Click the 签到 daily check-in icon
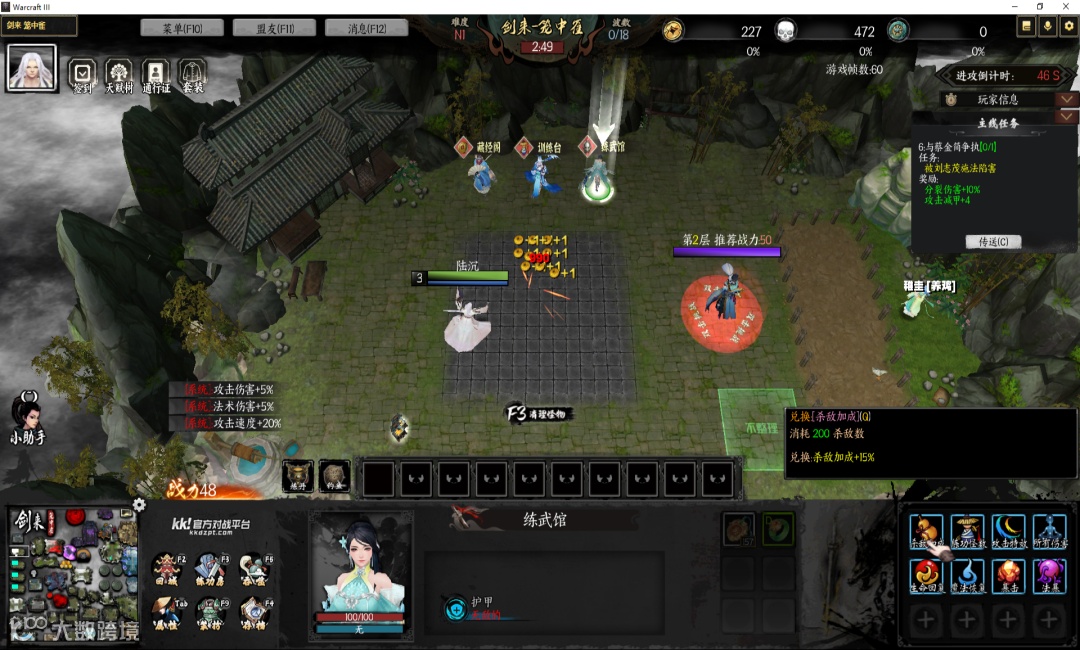The height and width of the screenshot is (650, 1080). [83, 73]
